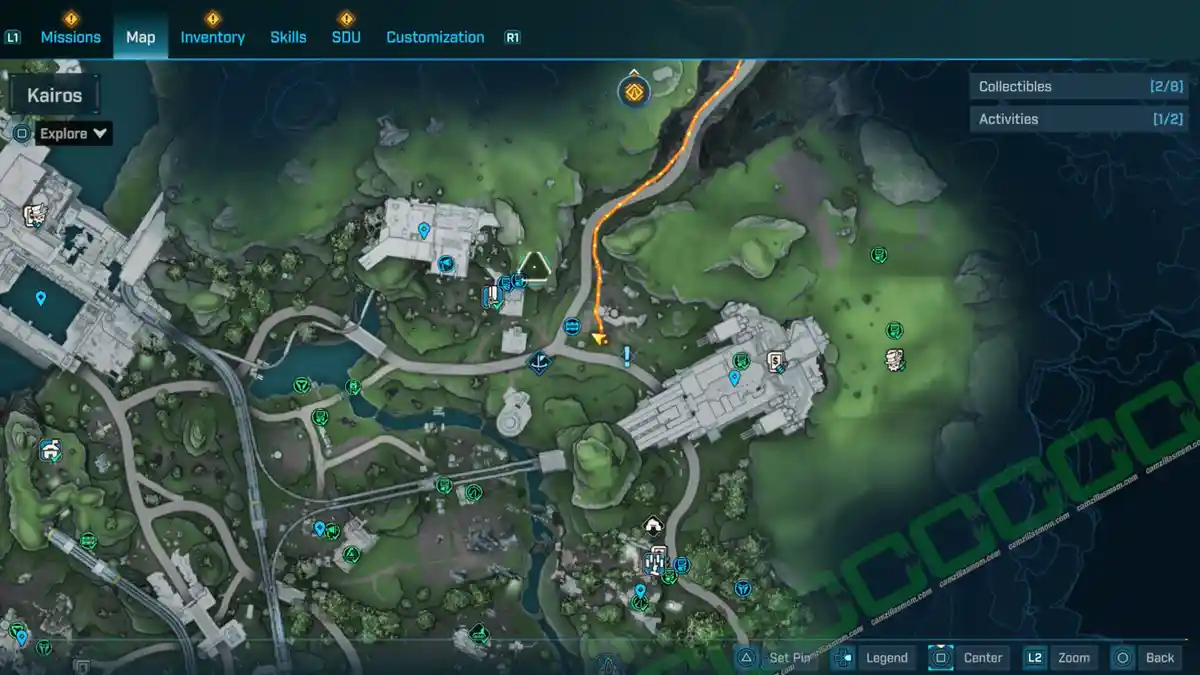Select the blue exclamation mission marker
The image size is (1200, 675).
(627, 356)
